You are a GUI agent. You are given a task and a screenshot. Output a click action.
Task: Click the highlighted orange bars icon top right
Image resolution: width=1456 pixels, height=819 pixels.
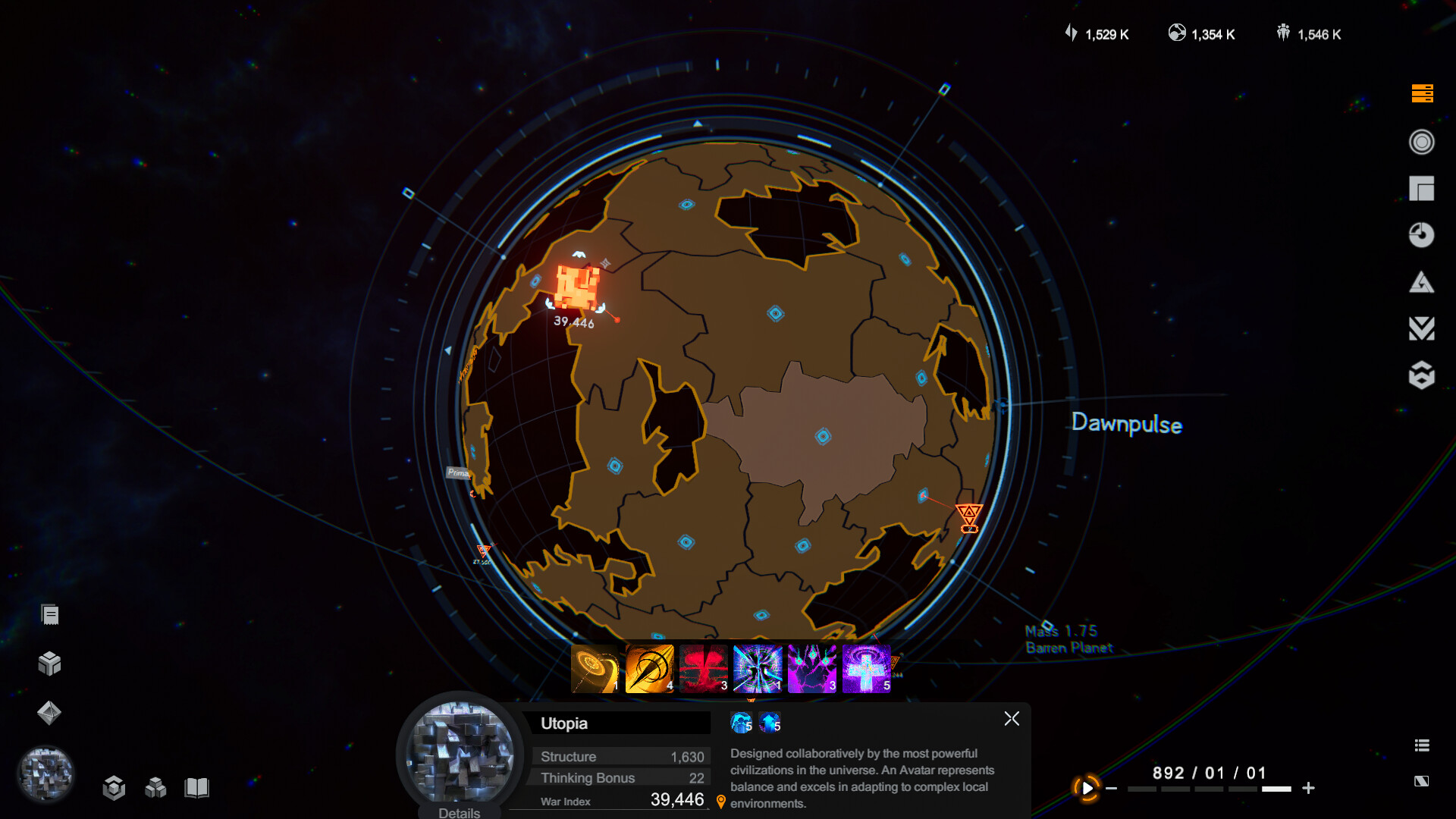point(1423,94)
